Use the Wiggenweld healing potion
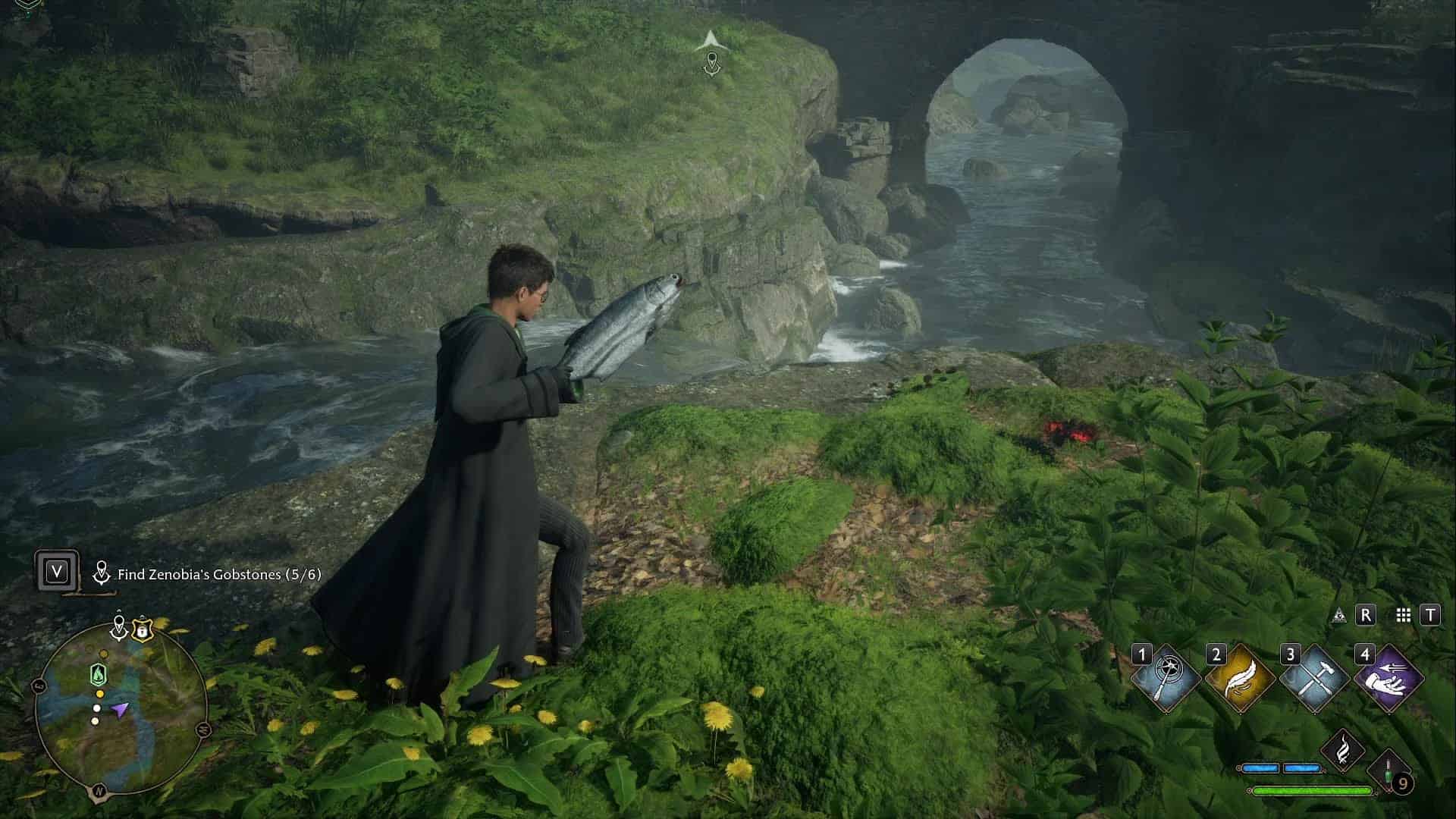 (1391, 772)
